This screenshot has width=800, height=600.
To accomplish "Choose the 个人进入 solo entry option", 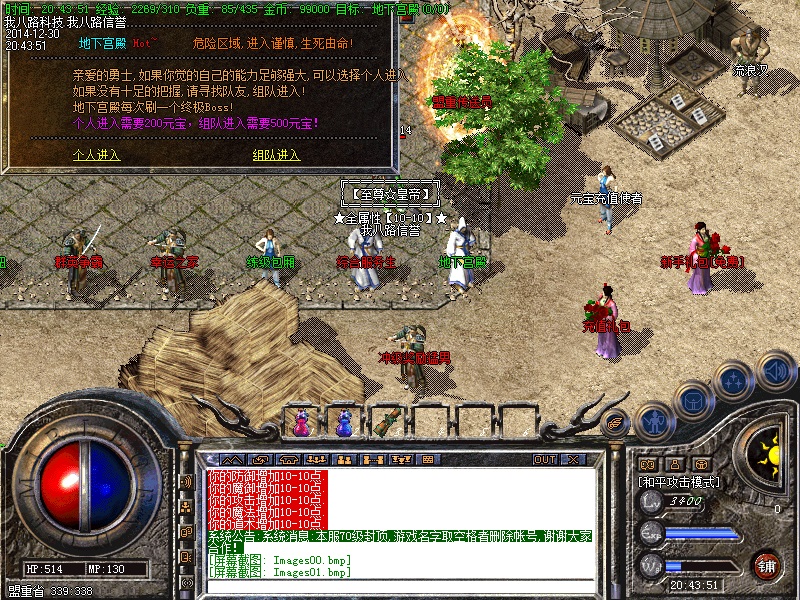I will [x=96, y=155].
